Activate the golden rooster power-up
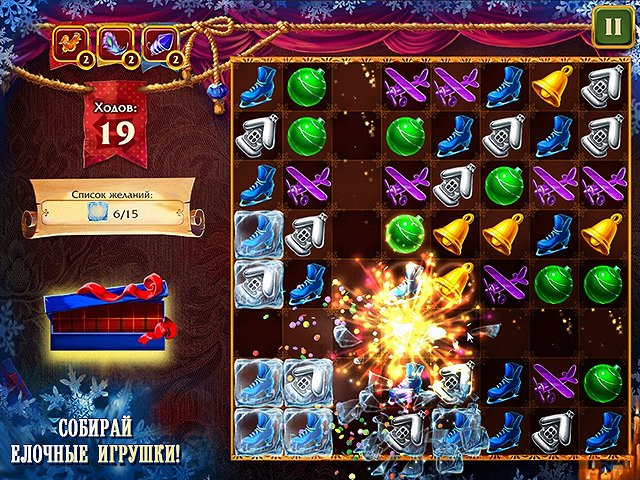This screenshot has width=640, height=480. pyautogui.click(x=72, y=43)
